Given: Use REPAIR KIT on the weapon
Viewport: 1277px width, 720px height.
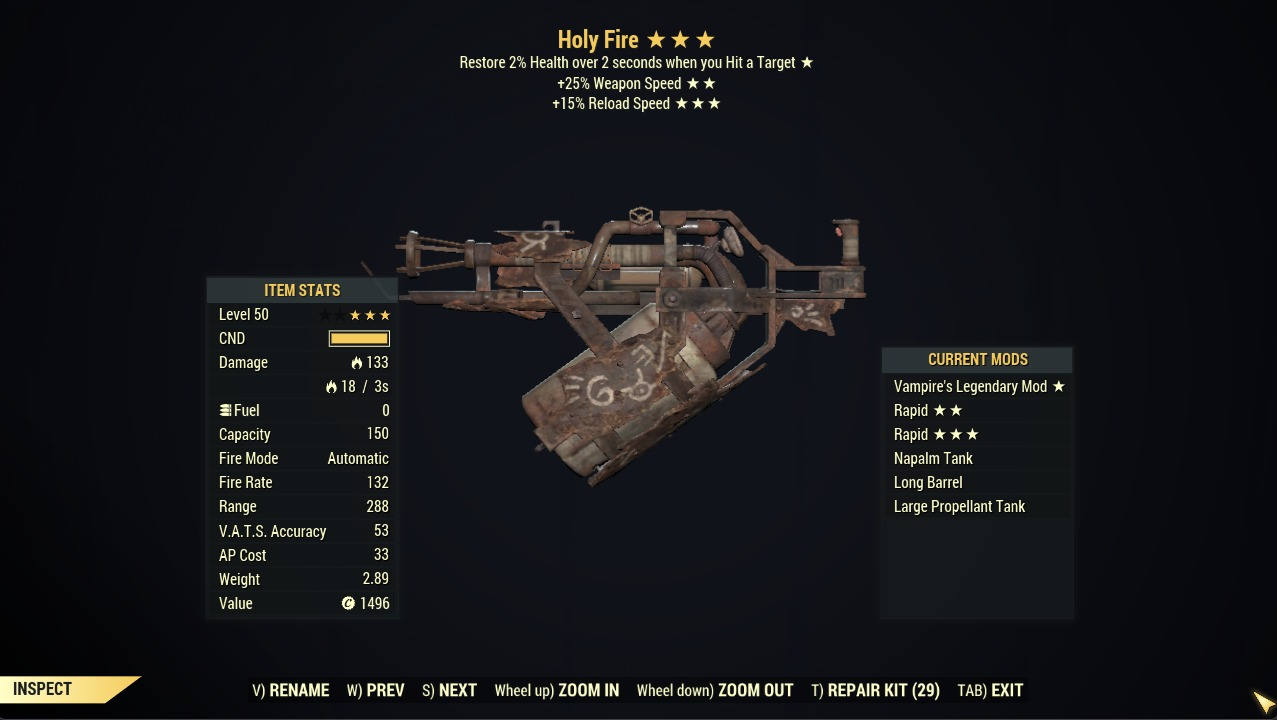Looking at the screenshot, I should (875, 690).
